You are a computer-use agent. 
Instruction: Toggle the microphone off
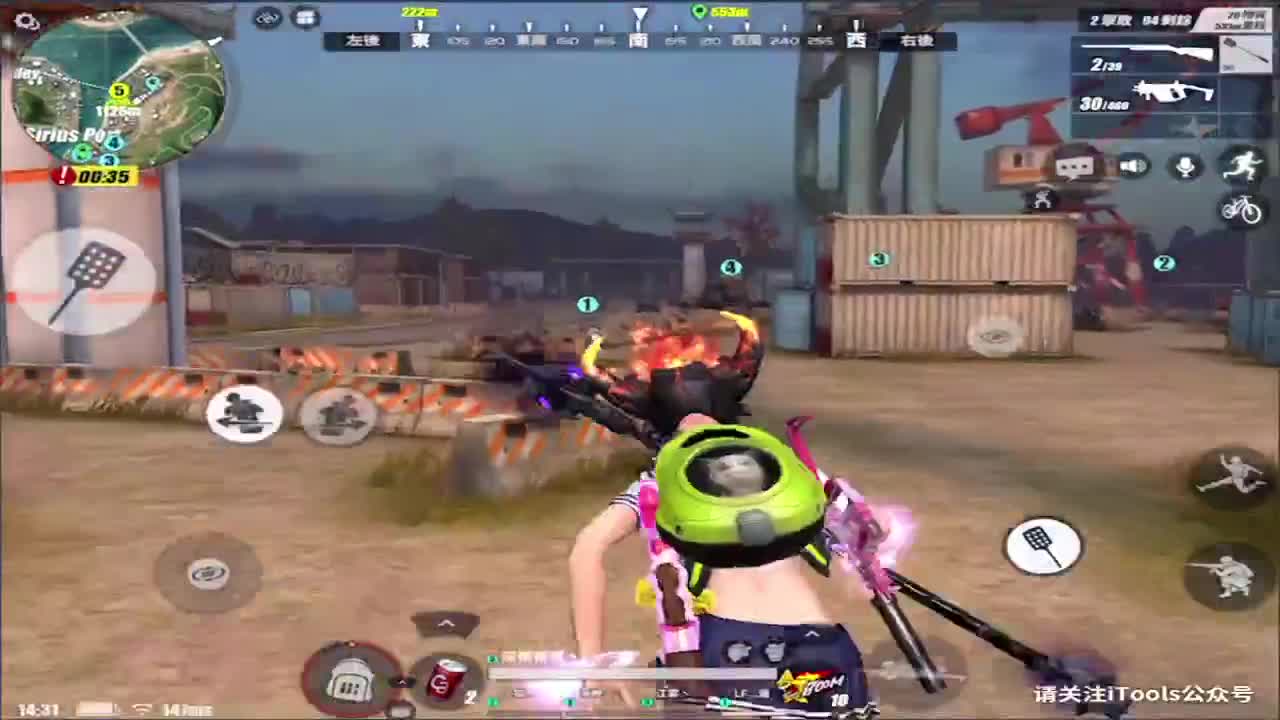(1185, 166)
